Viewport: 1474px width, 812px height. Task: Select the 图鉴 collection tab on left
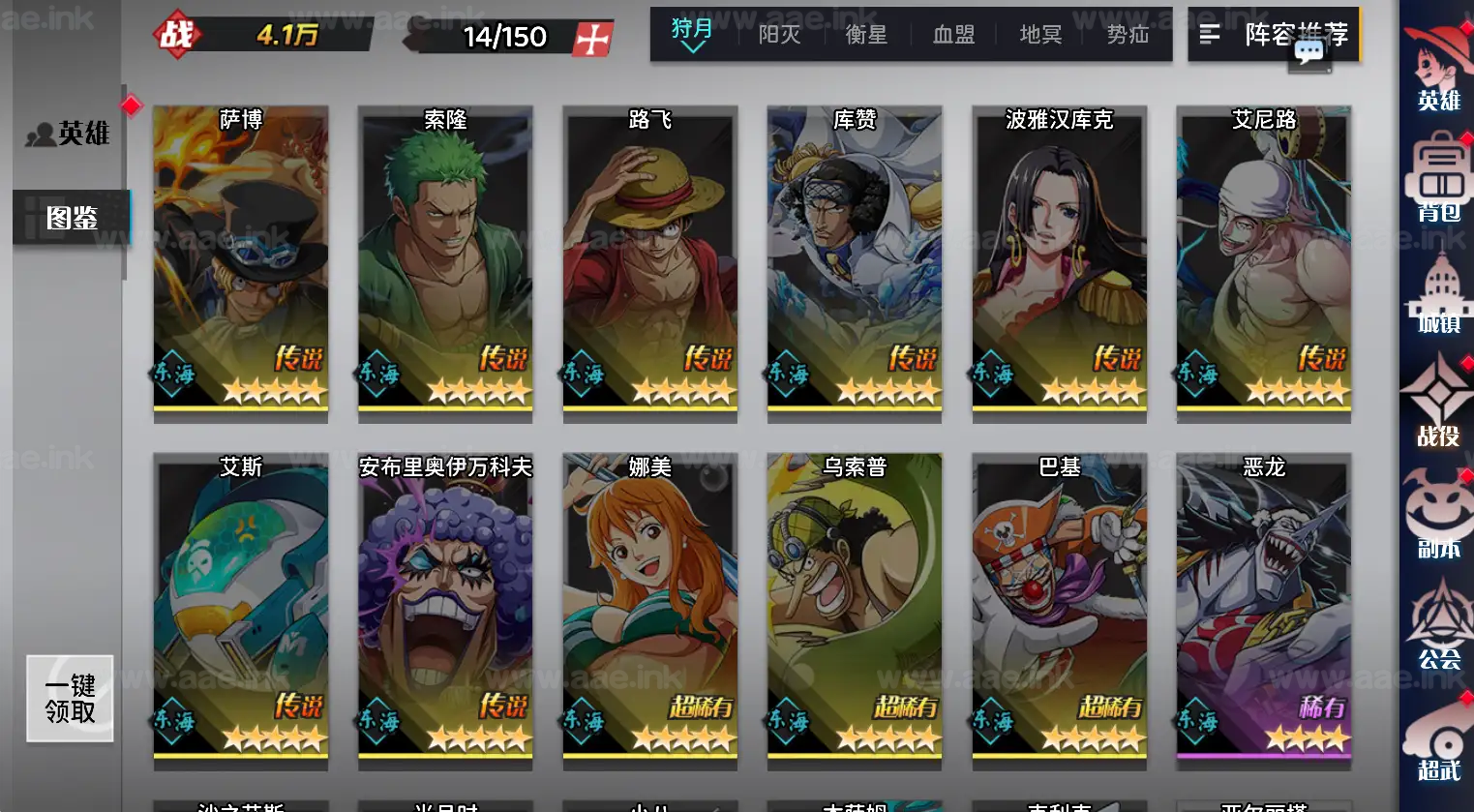(72, 218)
